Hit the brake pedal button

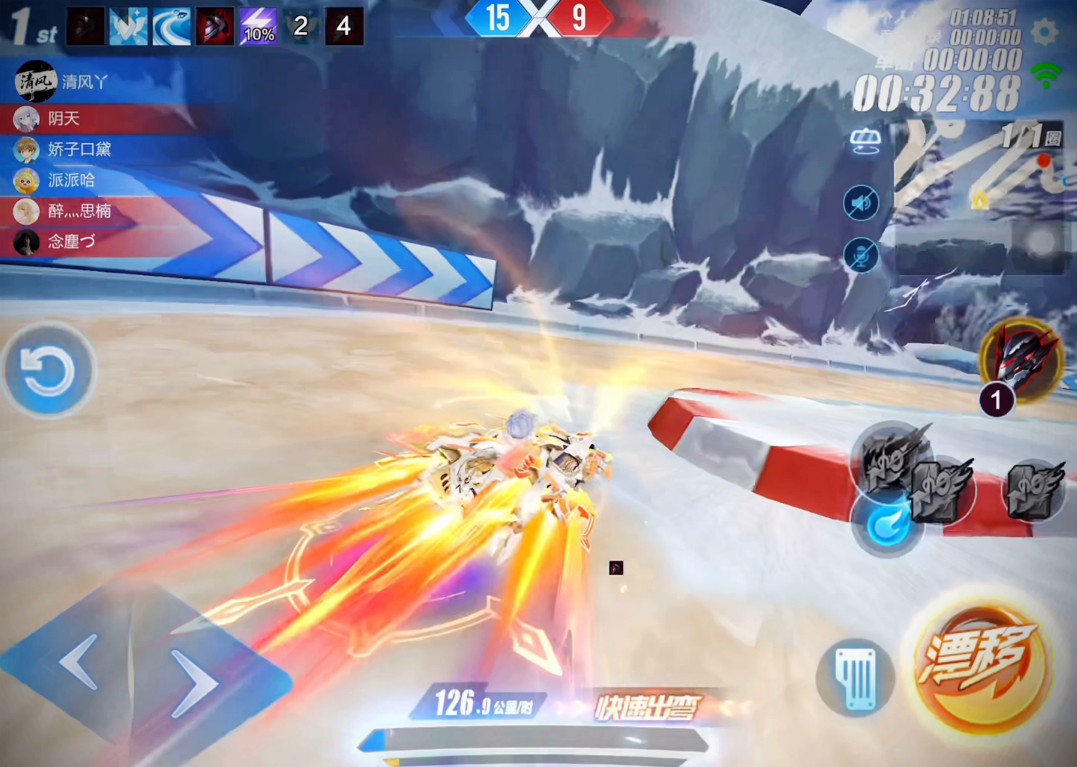(855, 678)
